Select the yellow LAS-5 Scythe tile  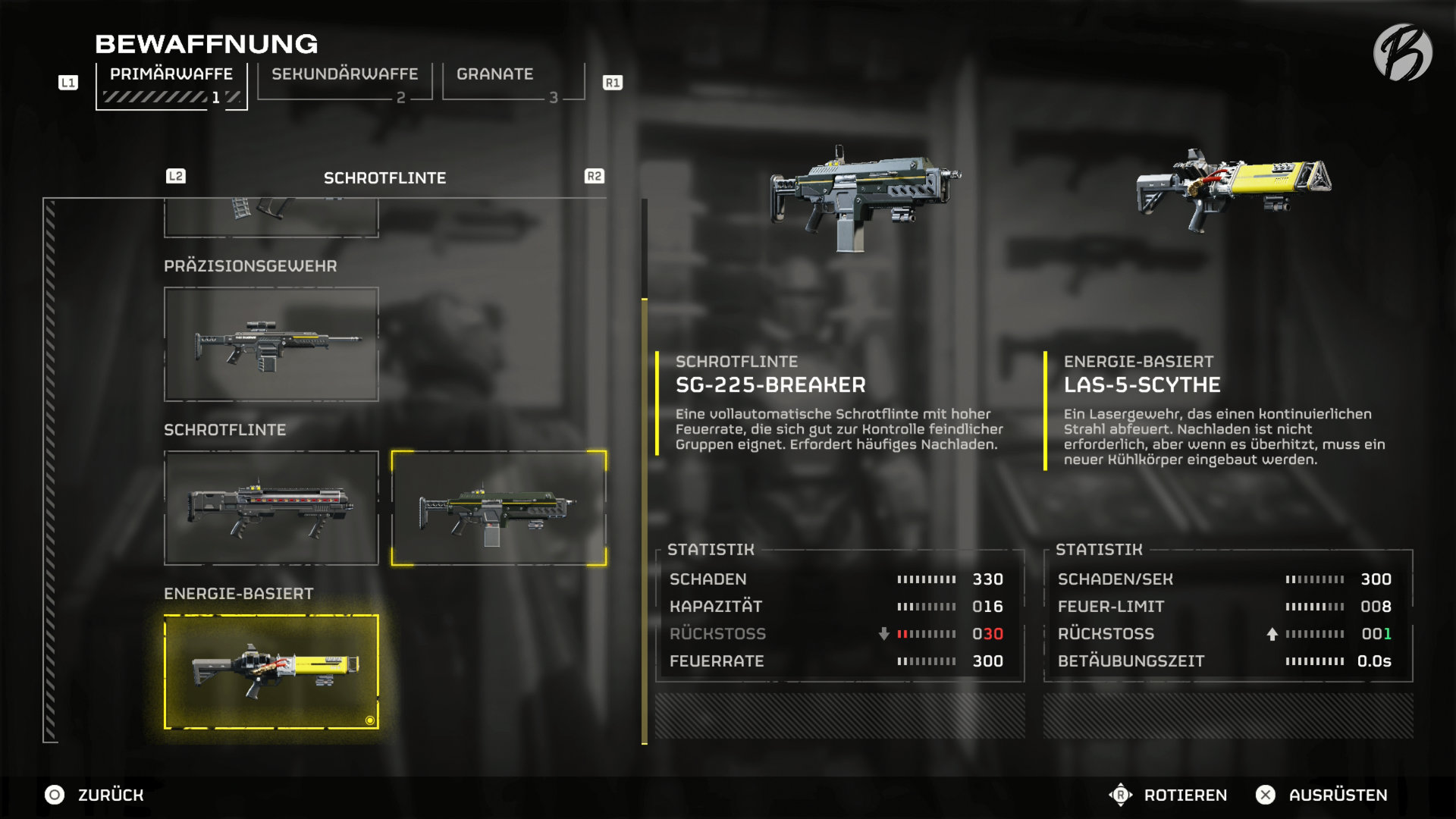(271, 672)
